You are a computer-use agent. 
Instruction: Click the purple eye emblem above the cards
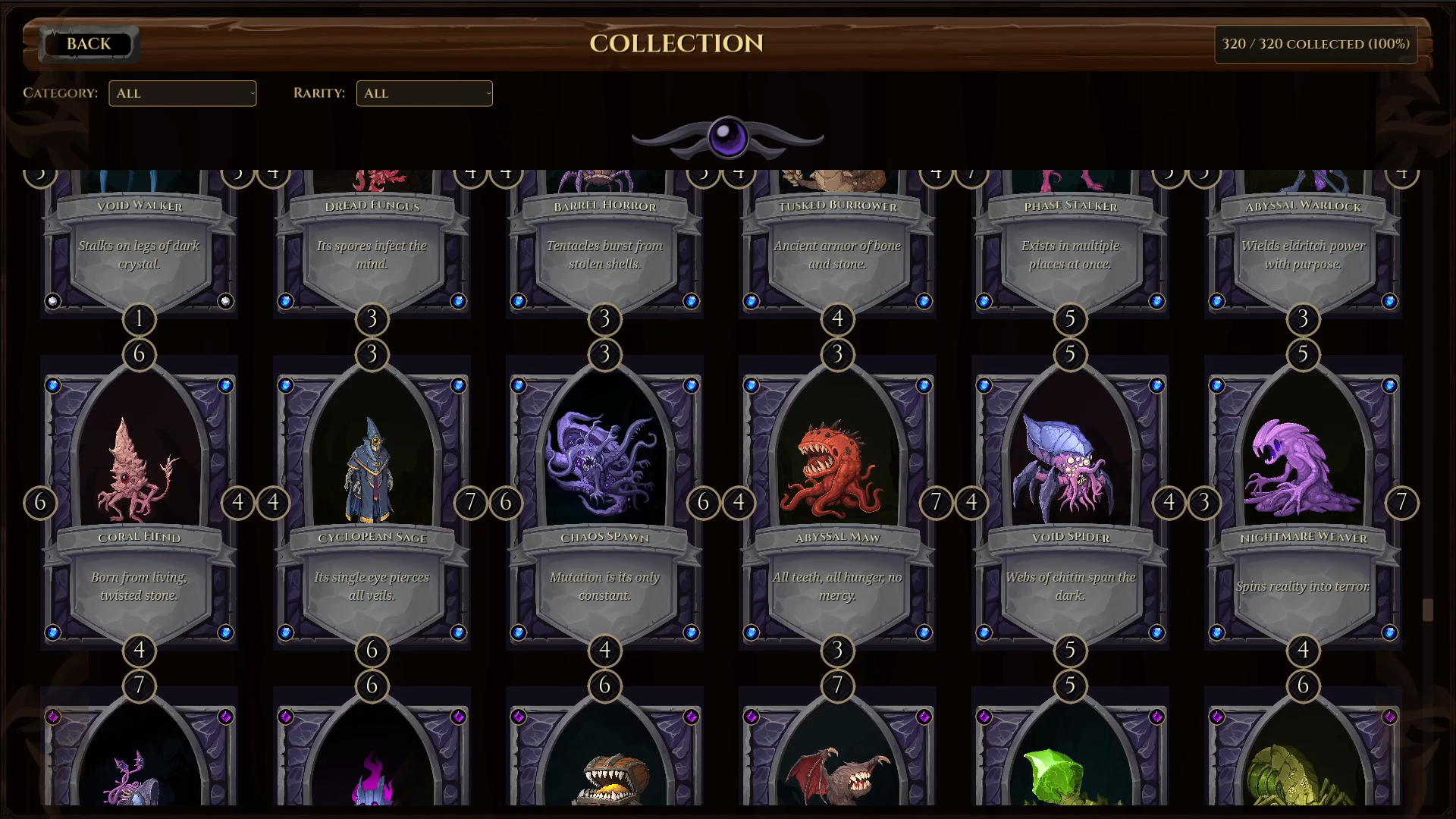coord(728,137)
